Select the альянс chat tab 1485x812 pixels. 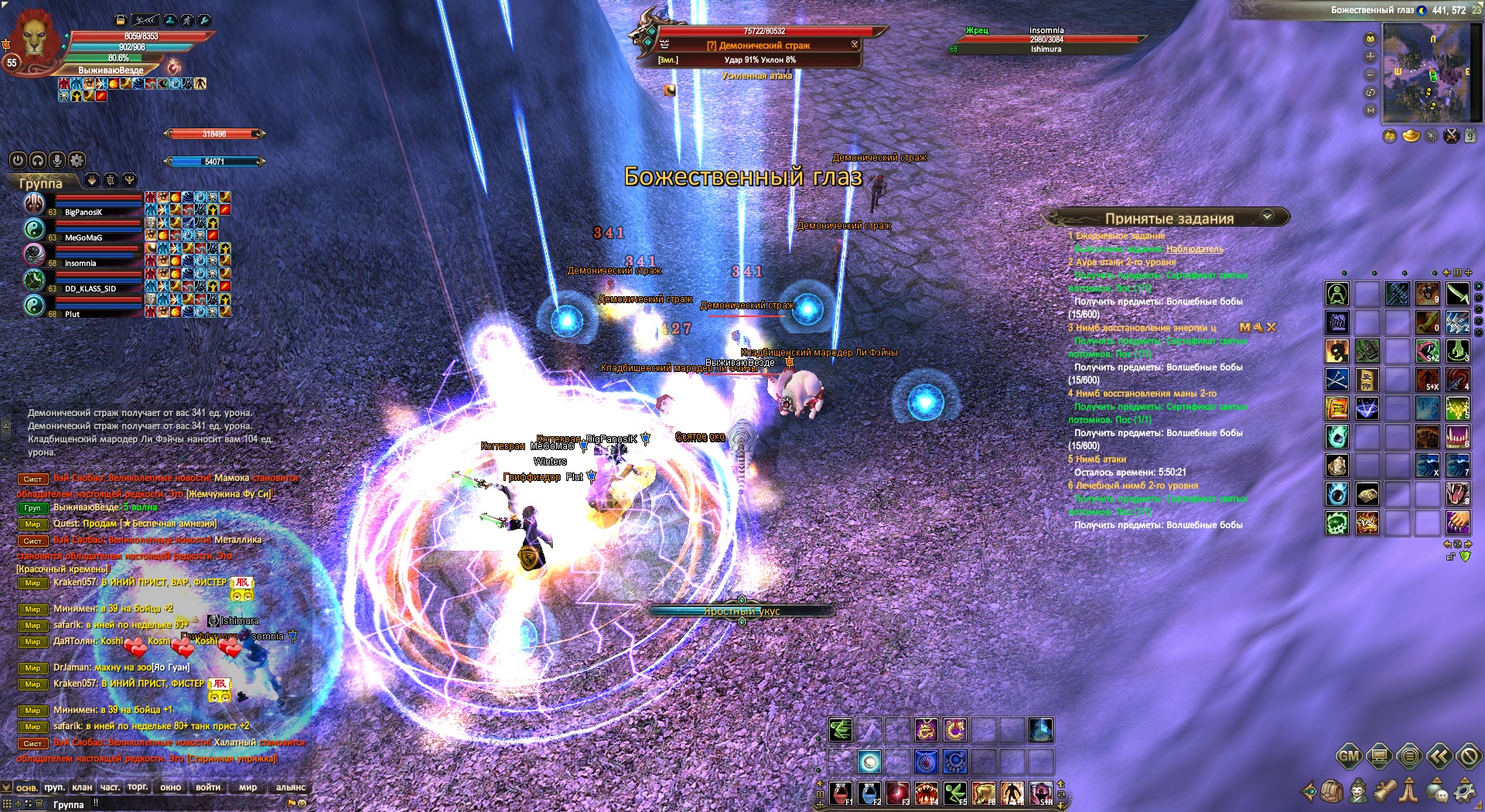pos(291,787)
